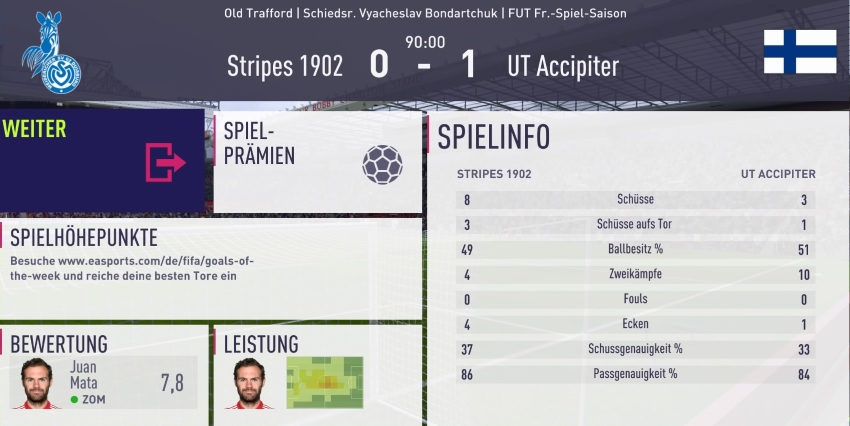Screen dimensions: 850x426
Task: Select the Weiter tile to continue
Action: [102, 160]
